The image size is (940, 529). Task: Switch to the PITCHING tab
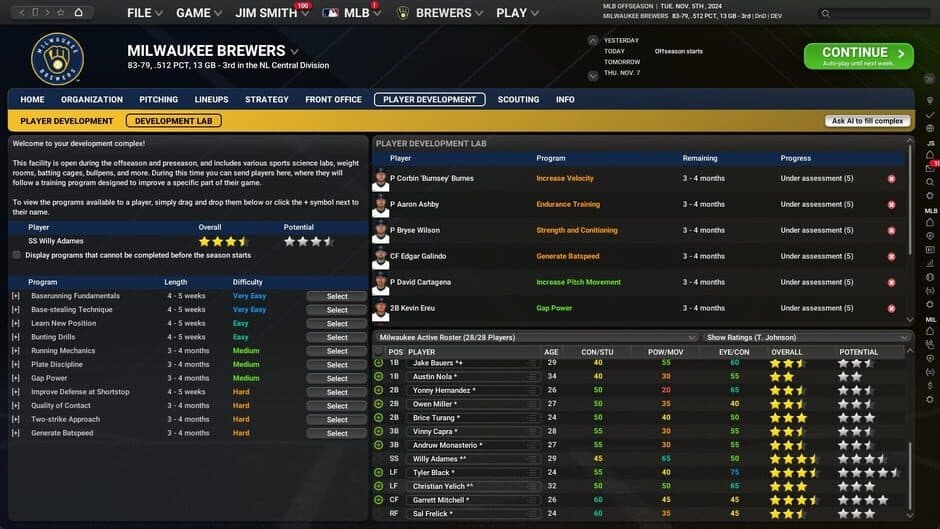click(x=158, y=100)
